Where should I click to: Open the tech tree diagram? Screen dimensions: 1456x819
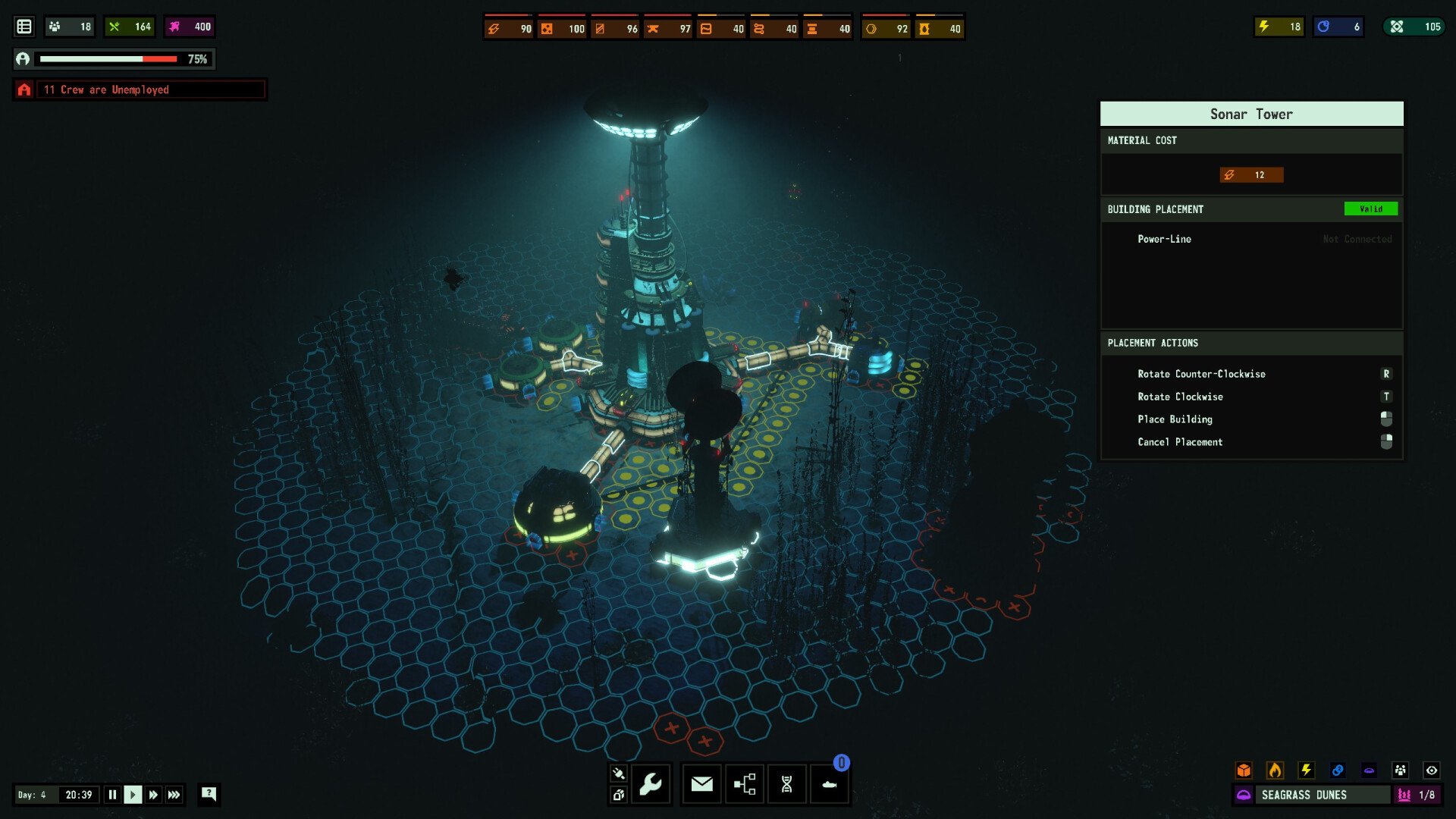[745, 784]
